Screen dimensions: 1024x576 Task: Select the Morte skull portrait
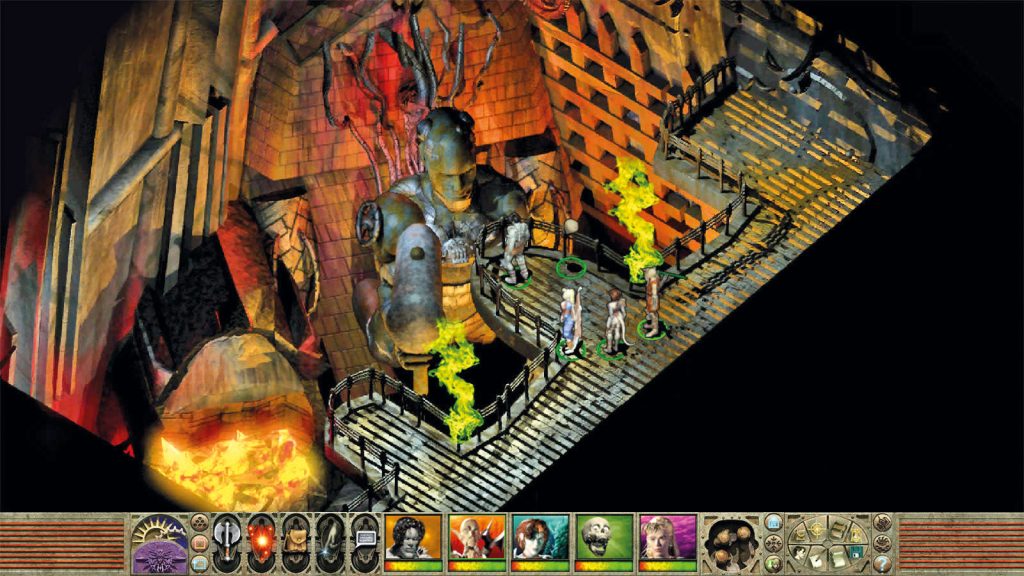point(604,538)
